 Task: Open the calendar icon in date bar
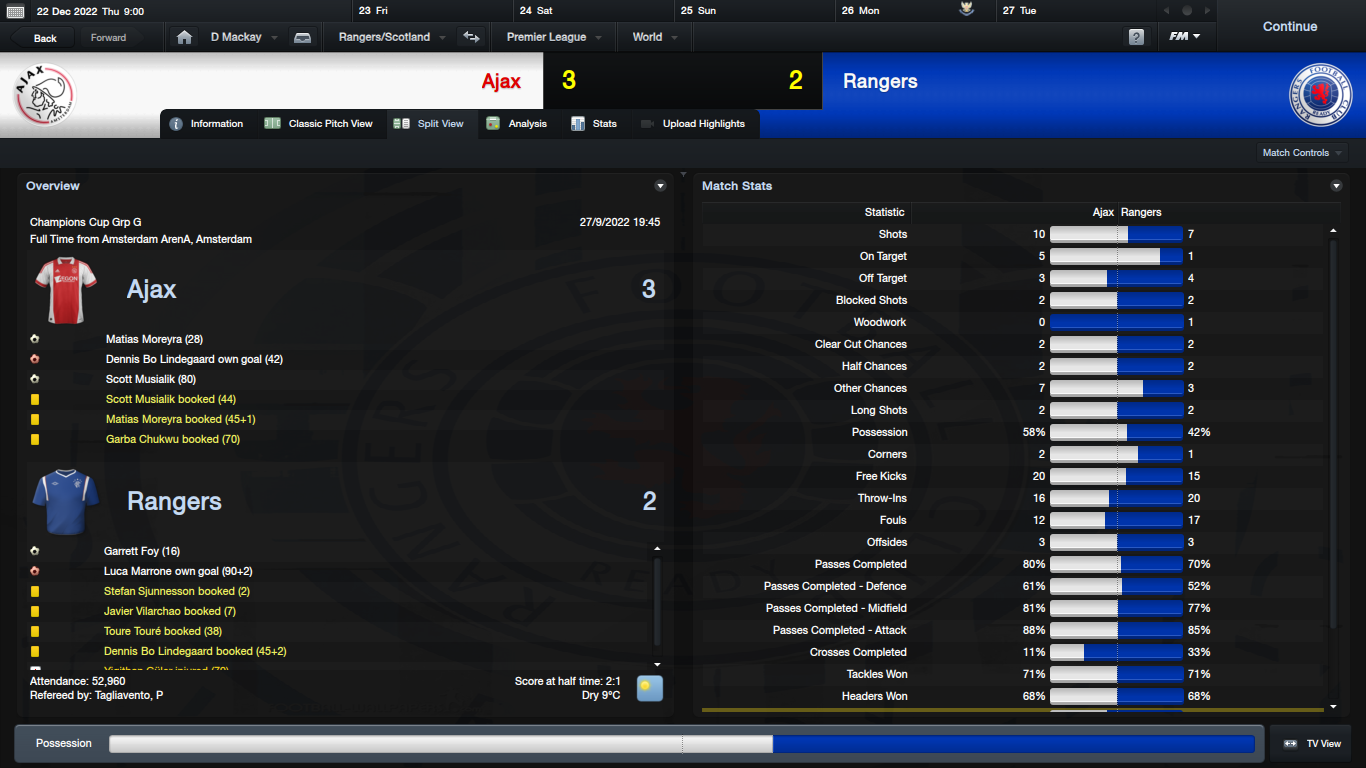pyautogui.click(x=15, y=11)
